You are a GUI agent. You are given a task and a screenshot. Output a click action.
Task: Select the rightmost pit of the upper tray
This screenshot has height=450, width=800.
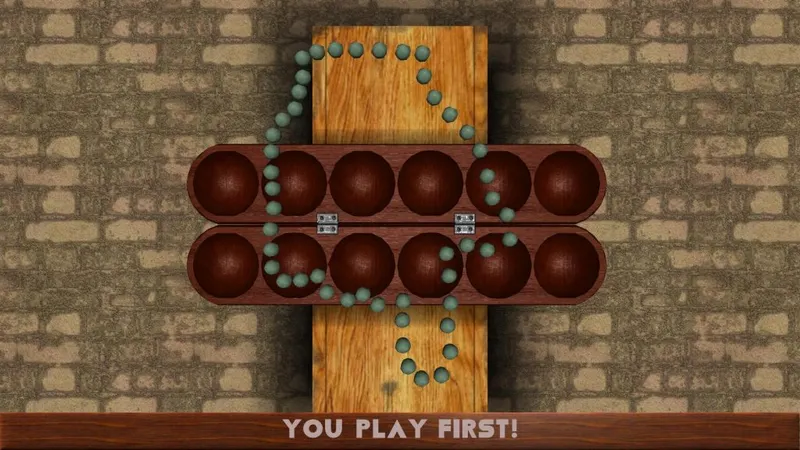[567, 183]
